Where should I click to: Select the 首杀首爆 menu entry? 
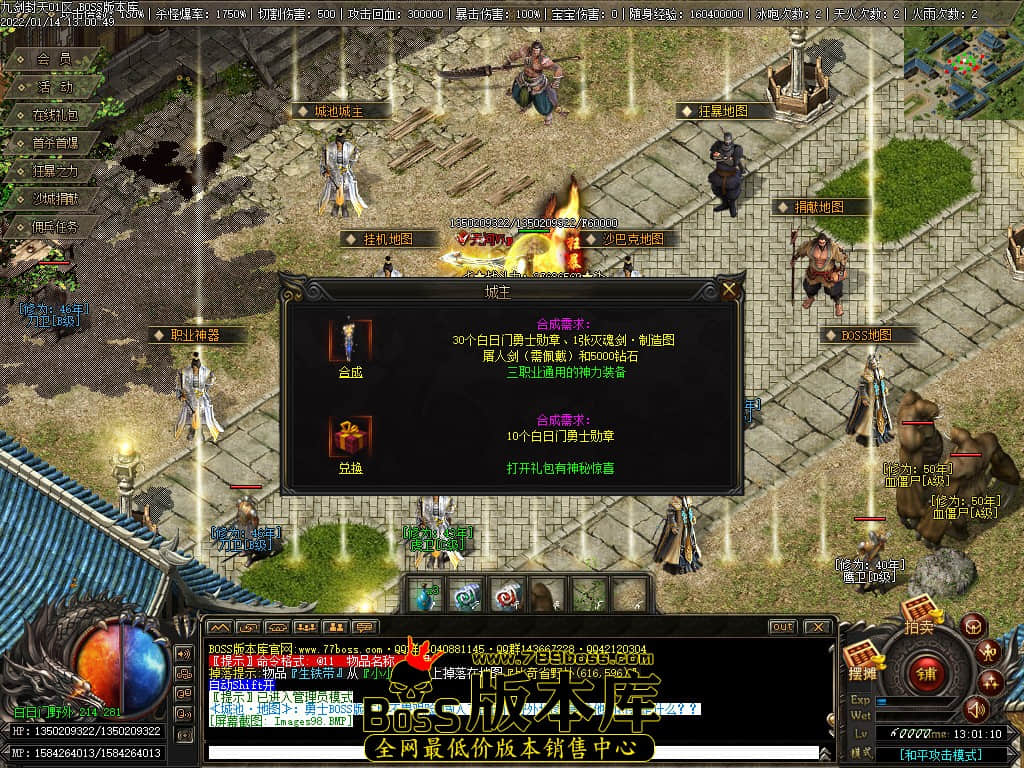(x=55, y=143)
